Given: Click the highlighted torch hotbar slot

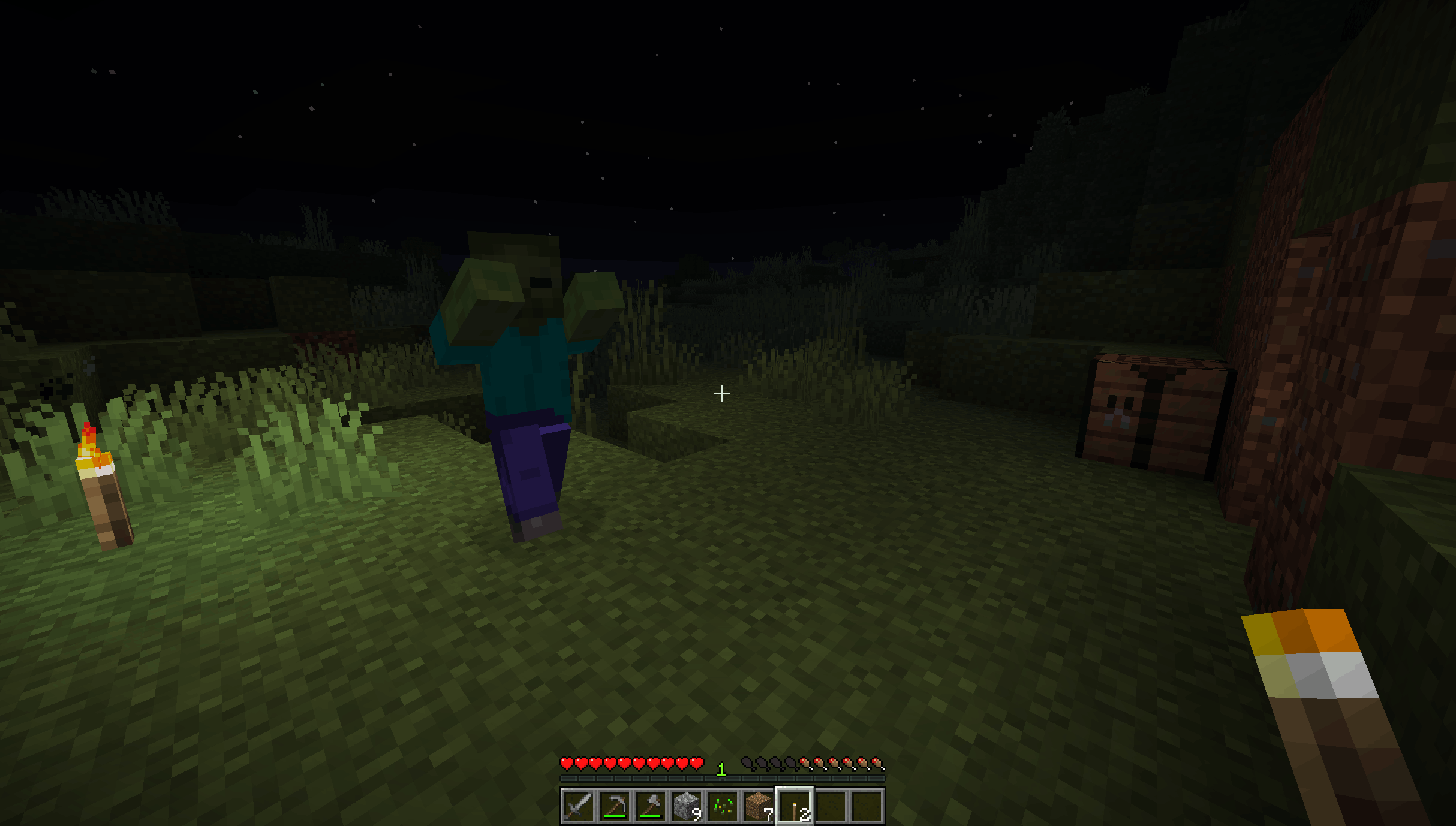Looking at the screenshot, I should [x=795, y=805].
